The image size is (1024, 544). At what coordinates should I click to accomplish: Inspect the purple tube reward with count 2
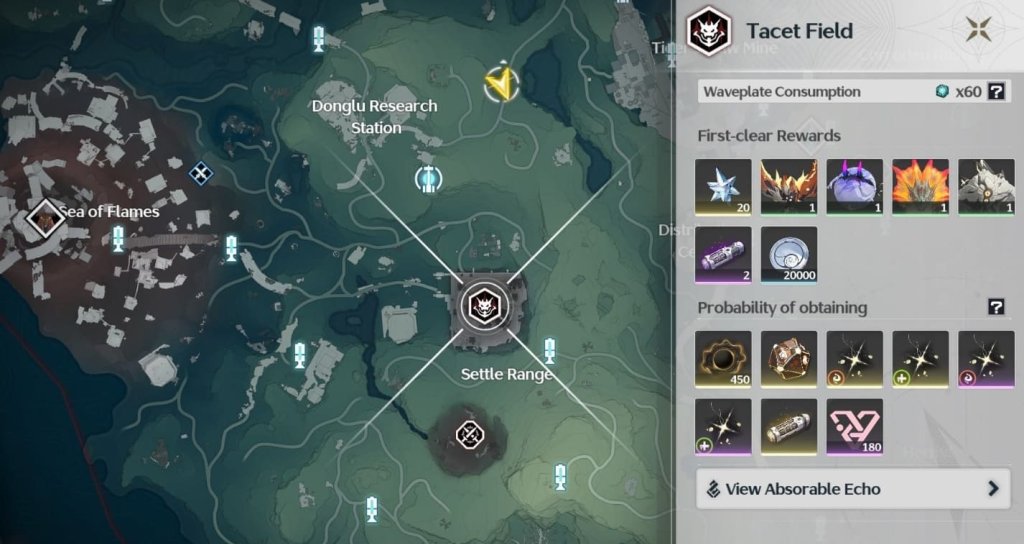[x=724, y=254]
